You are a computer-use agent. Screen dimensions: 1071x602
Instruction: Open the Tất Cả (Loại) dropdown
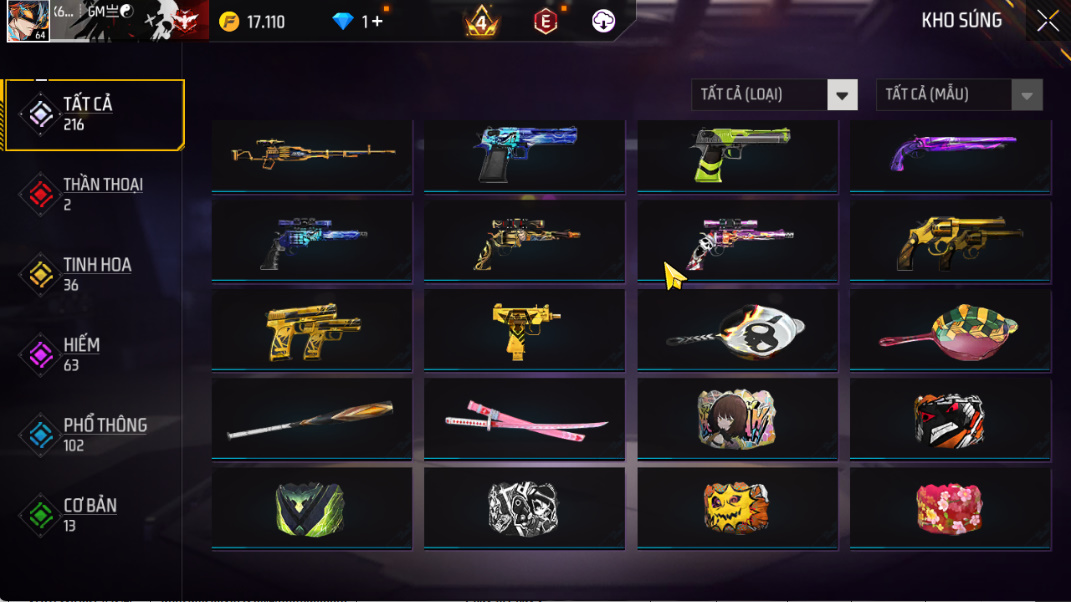click(774, 95)
